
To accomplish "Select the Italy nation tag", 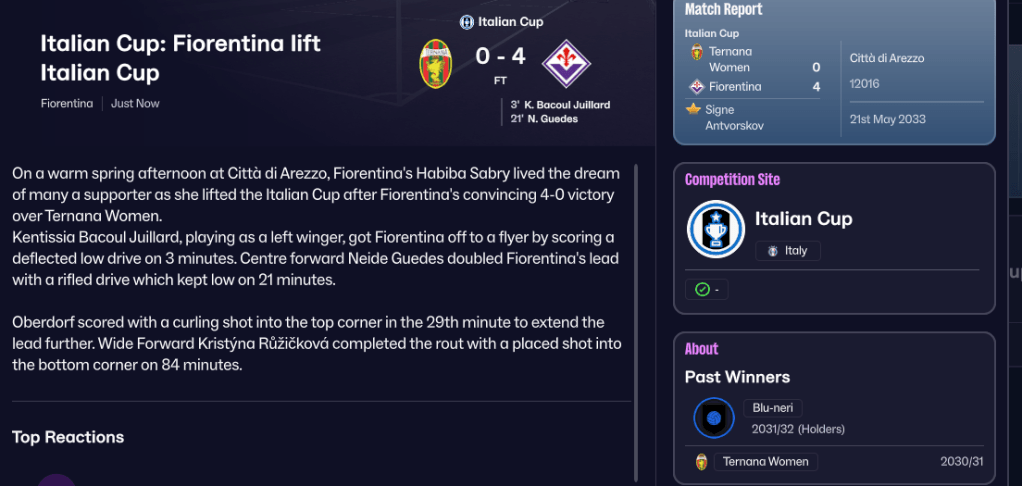I will click(787, 251).
